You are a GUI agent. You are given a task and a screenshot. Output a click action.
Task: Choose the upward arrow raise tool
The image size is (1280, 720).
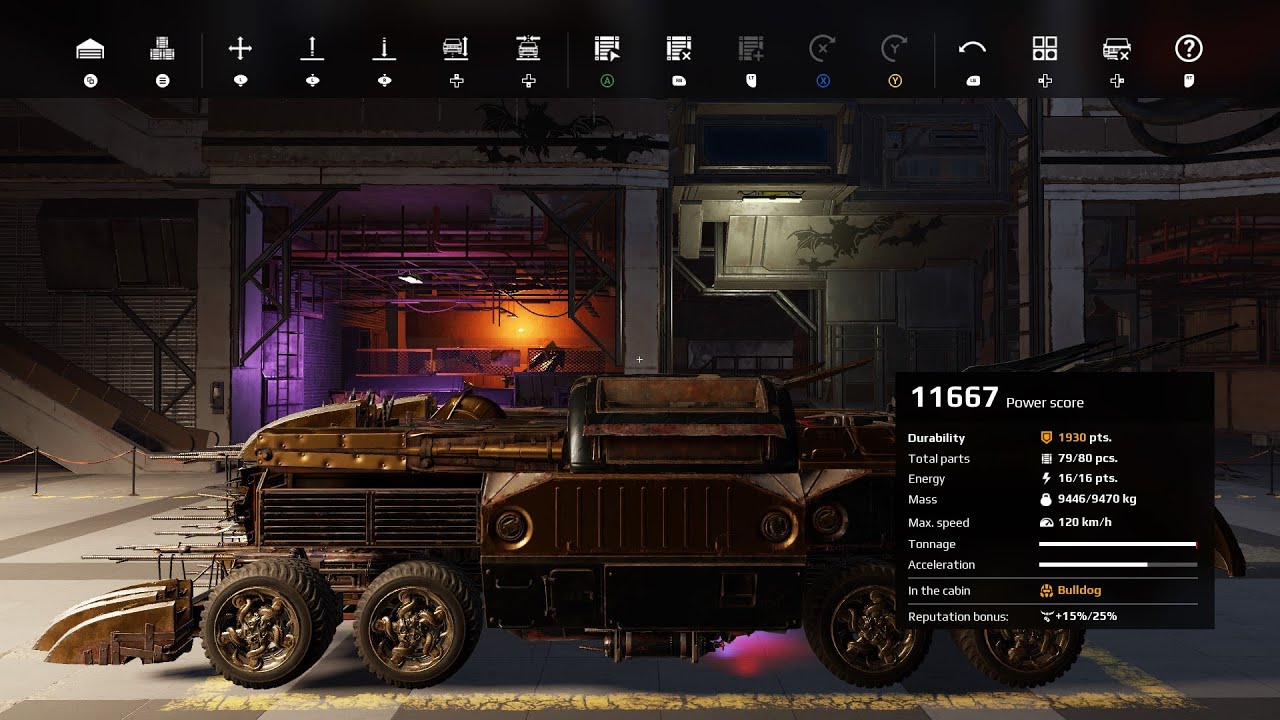pyautogui.click(x=312, y=48)
